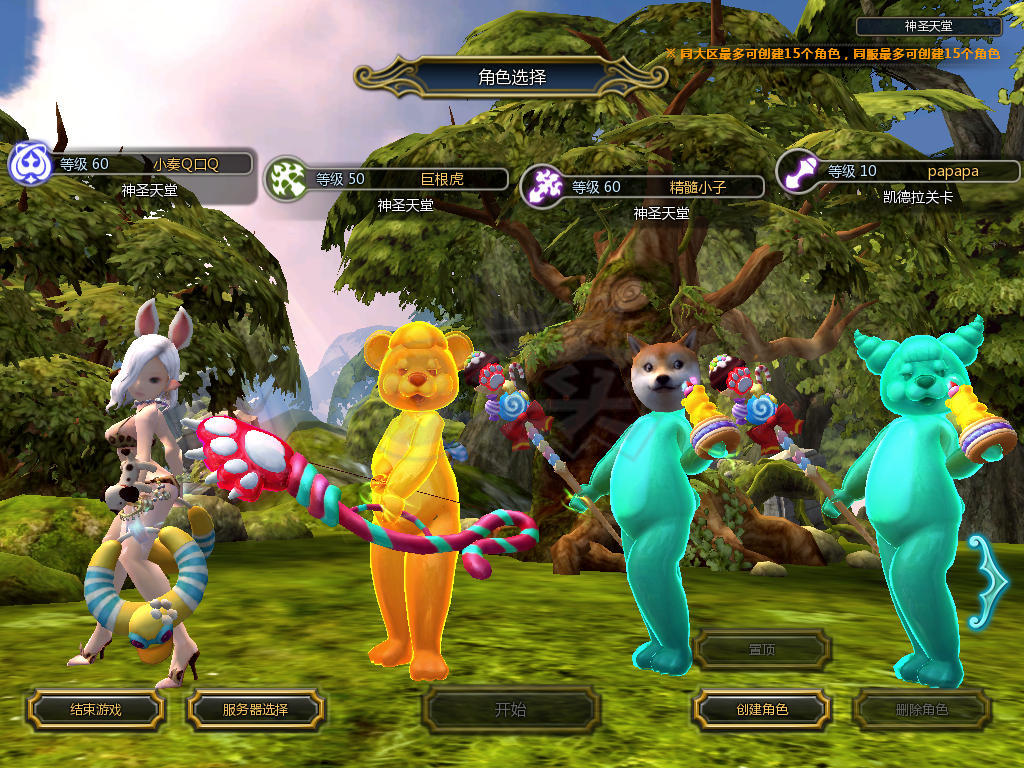The width and height of the screenshot is (1024, 768).
Task: Start the game with 开始 button
Action: (x=510, y=710)
